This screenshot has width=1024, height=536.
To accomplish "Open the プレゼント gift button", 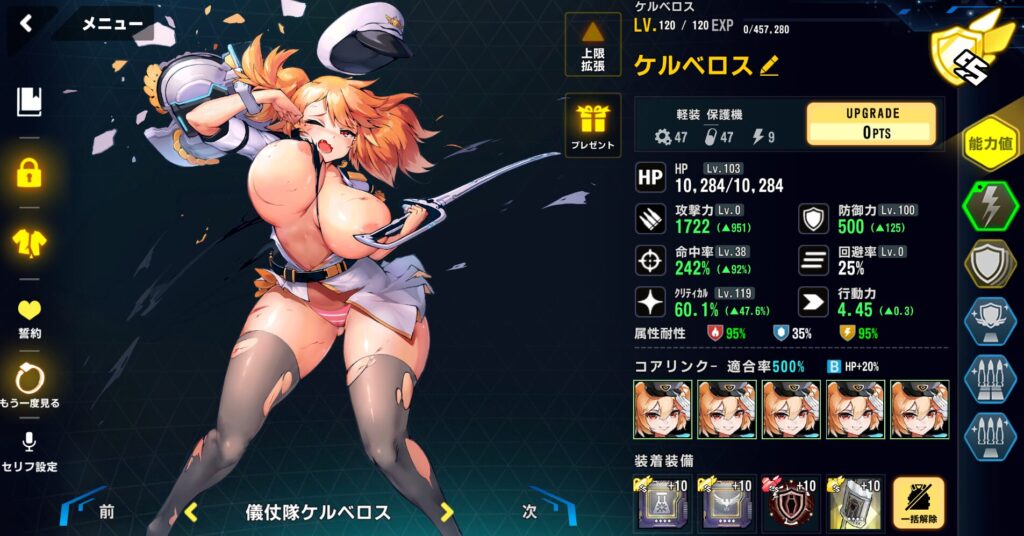I will (x=593, y=127).
